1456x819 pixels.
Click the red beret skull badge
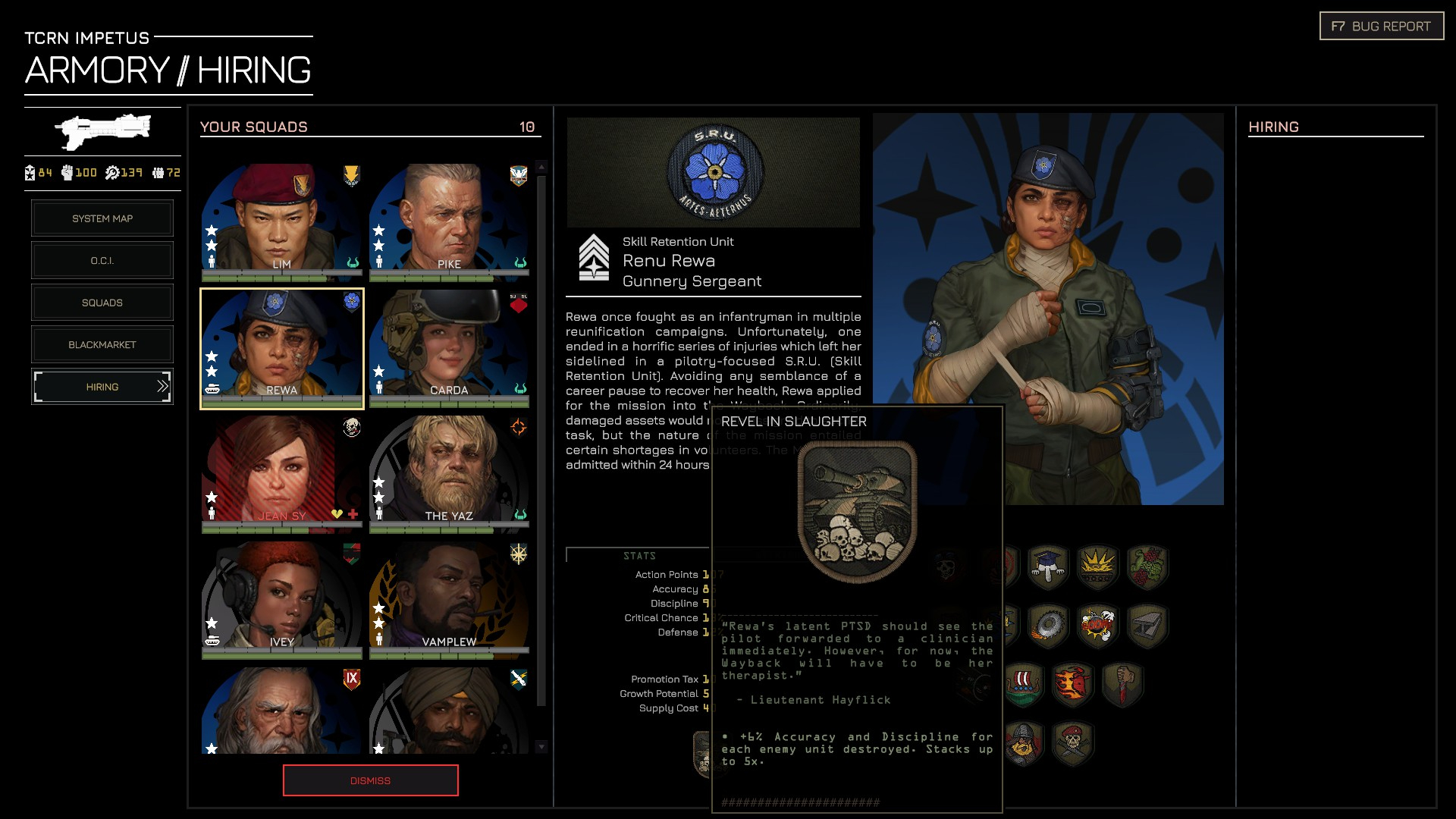pyautogui.click(x=1072, y=742)
